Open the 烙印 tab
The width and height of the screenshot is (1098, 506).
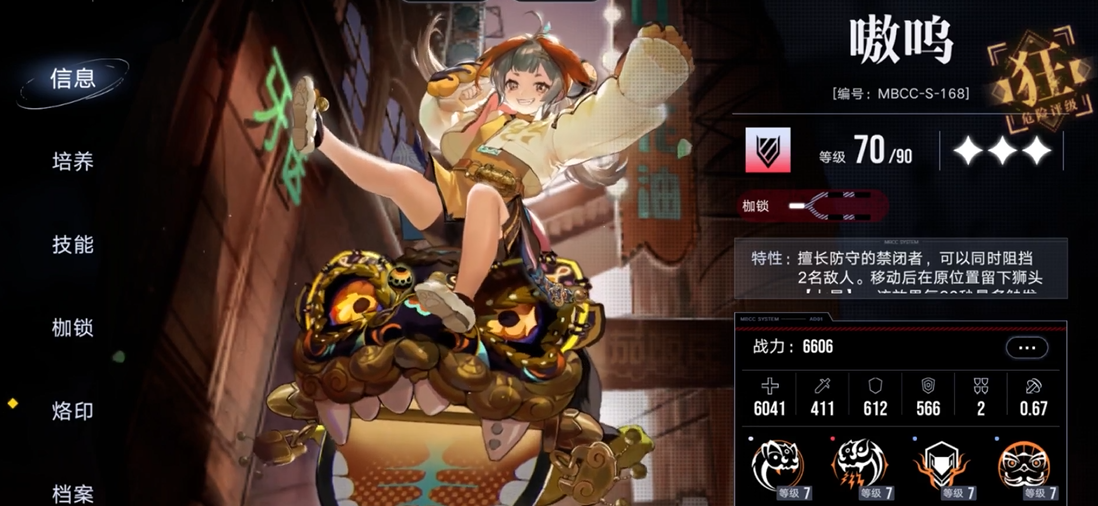pos(73,411)
